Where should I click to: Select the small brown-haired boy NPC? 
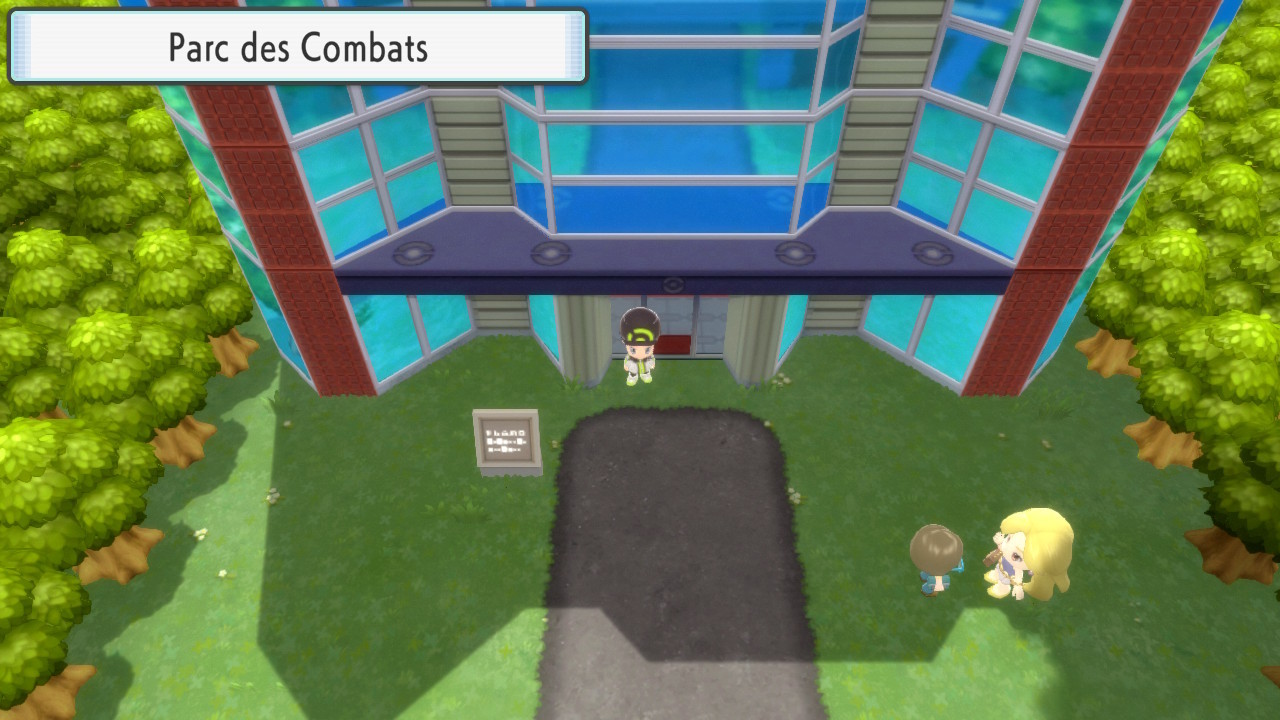coord(937,560)
